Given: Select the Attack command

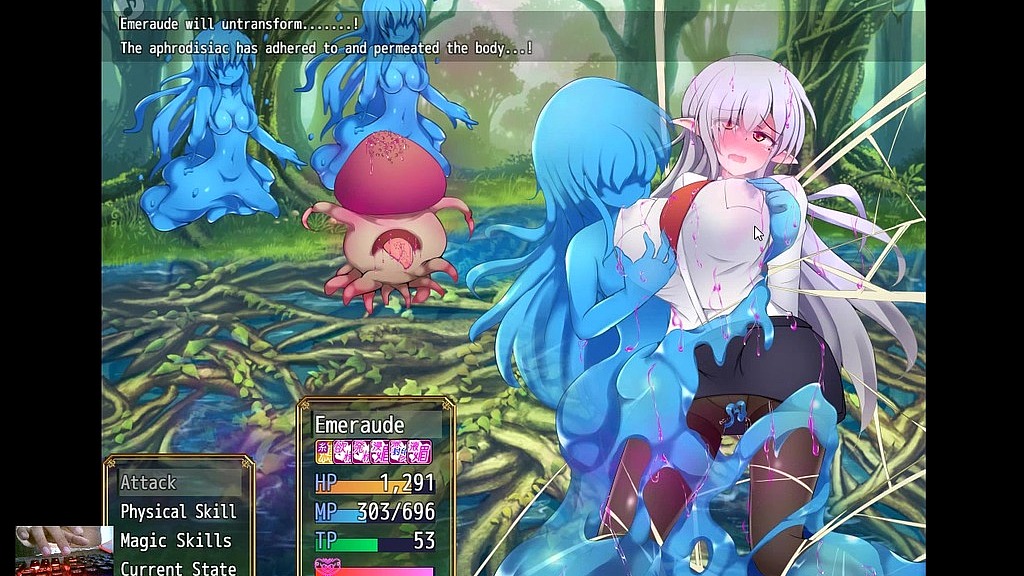Looking at the screenshot, I should click(x=149, y=483).
